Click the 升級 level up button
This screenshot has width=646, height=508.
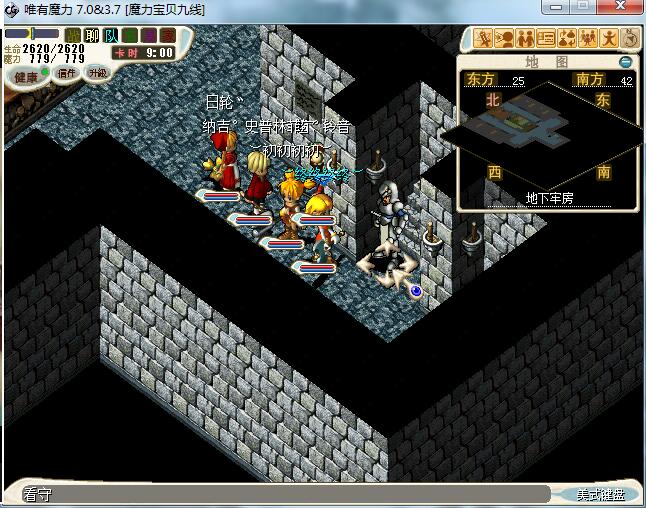click(97, 73)
